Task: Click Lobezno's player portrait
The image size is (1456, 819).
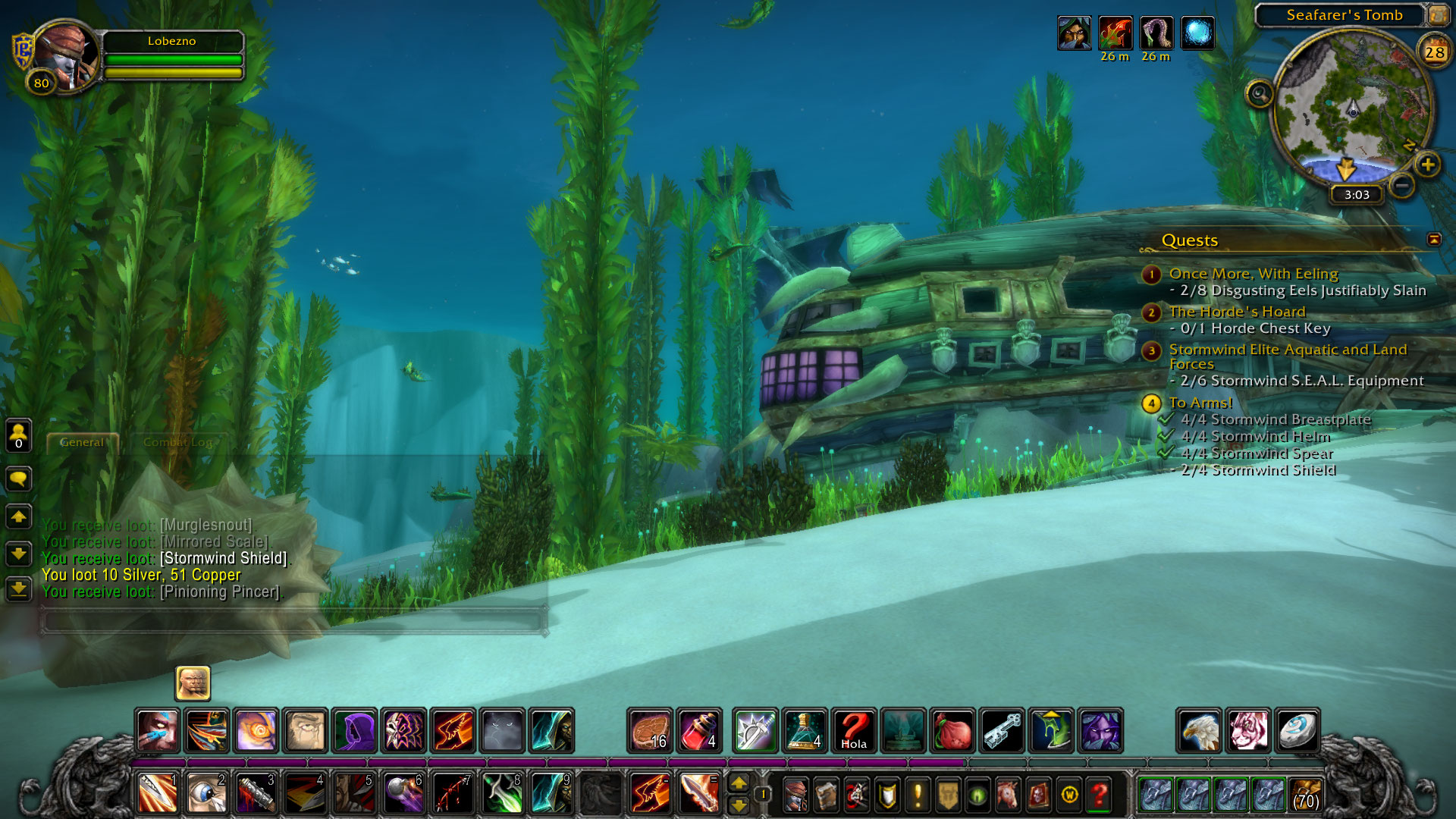Action: [x=67, y=58]
